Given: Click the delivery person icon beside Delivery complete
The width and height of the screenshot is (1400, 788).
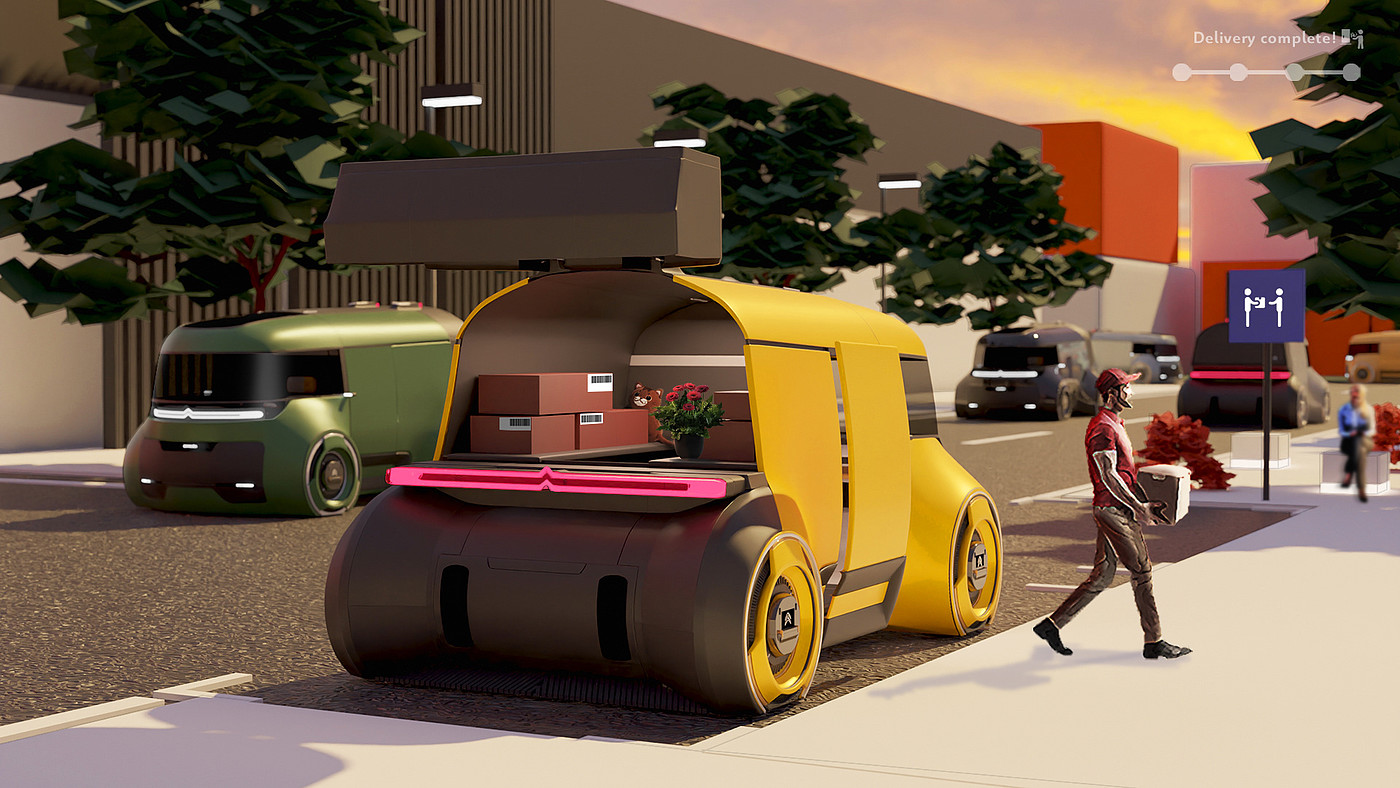Looking at the screenshot, I should tap(1352, 39).
